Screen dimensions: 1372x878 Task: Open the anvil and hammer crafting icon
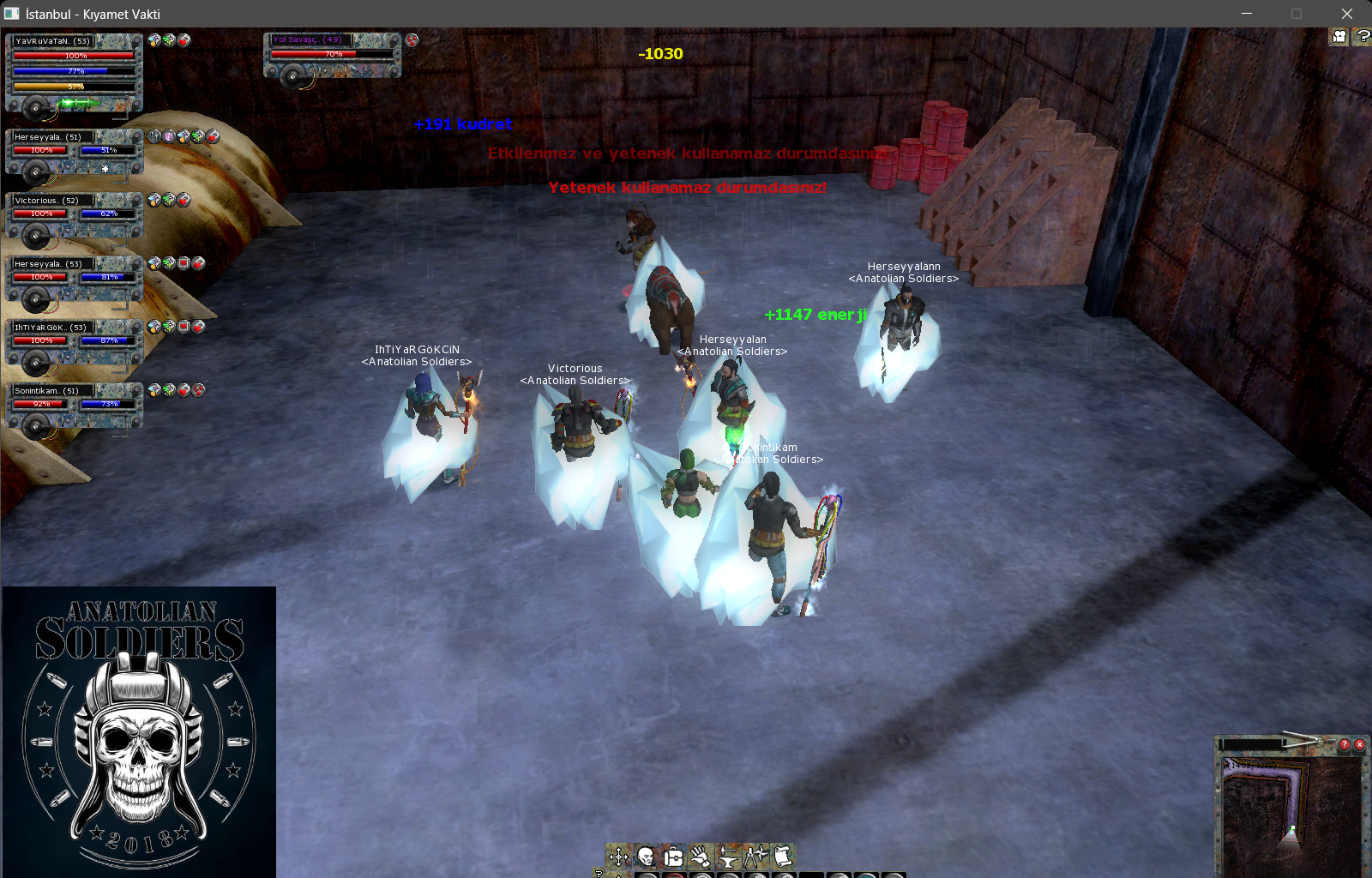coord(728,856)
